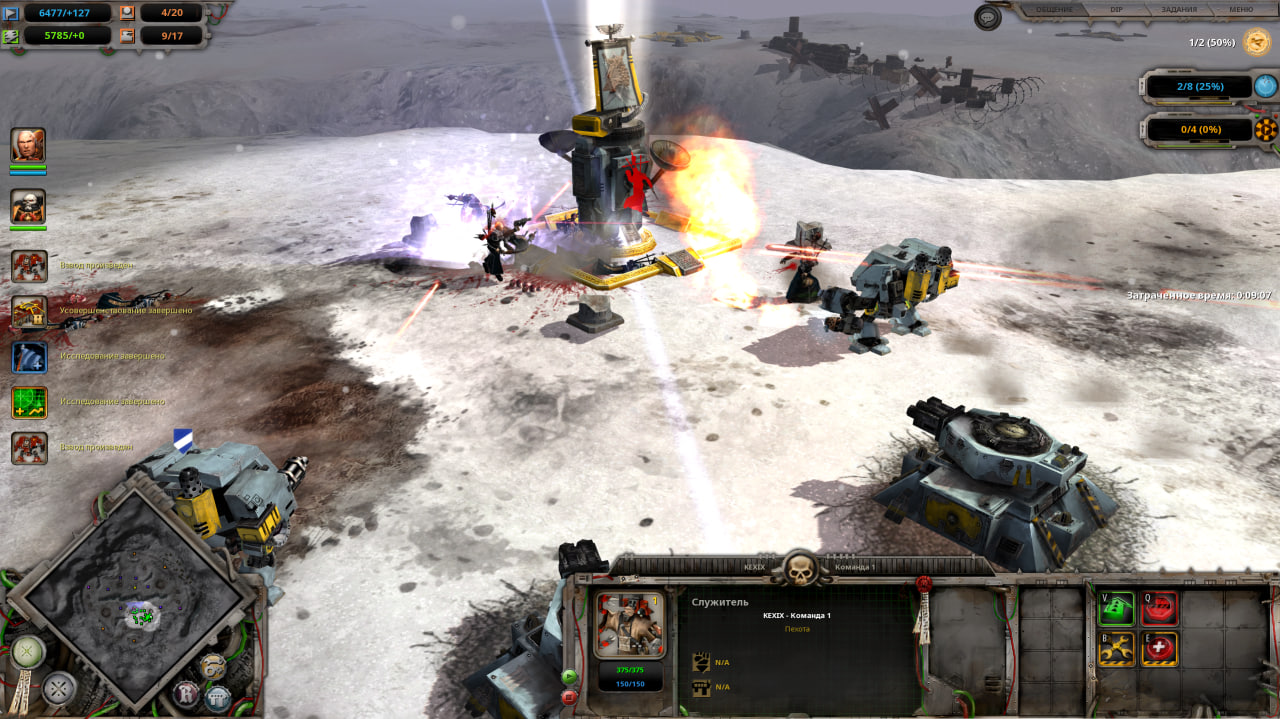Click the blue strategic point counter icon
Image resolution: width=1280 pixels, height=719 pixels.
point(1265,86)
